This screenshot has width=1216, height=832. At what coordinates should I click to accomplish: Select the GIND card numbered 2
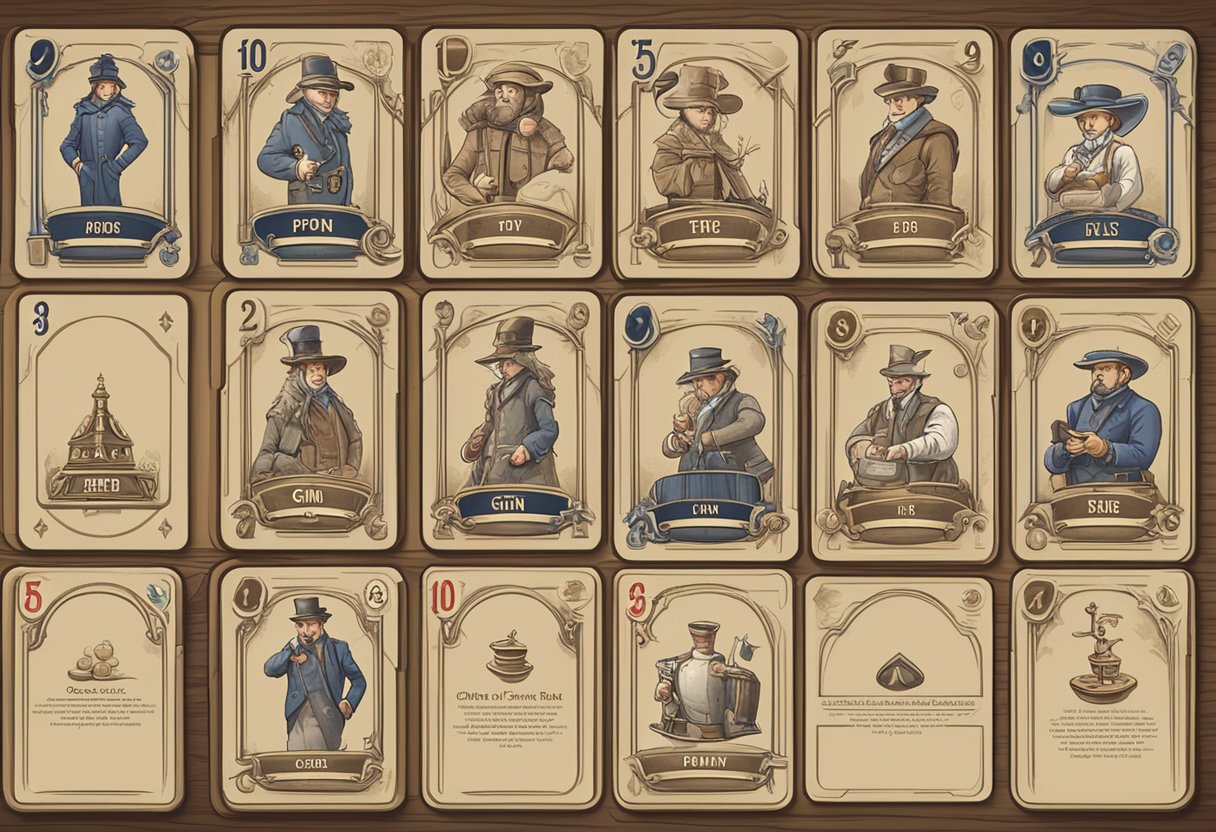[310, 420]
